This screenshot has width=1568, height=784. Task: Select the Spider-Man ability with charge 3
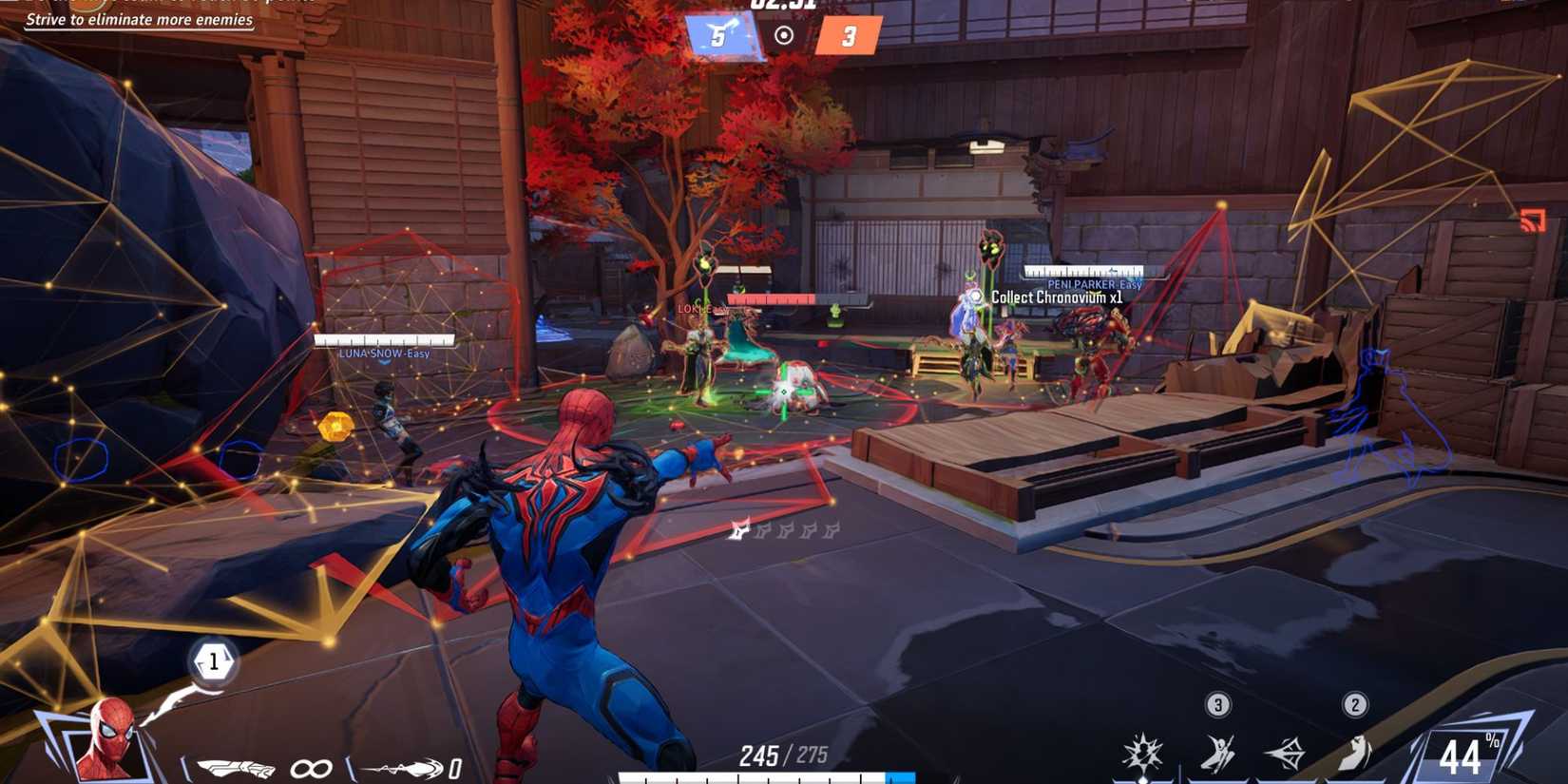[1219, 751]
